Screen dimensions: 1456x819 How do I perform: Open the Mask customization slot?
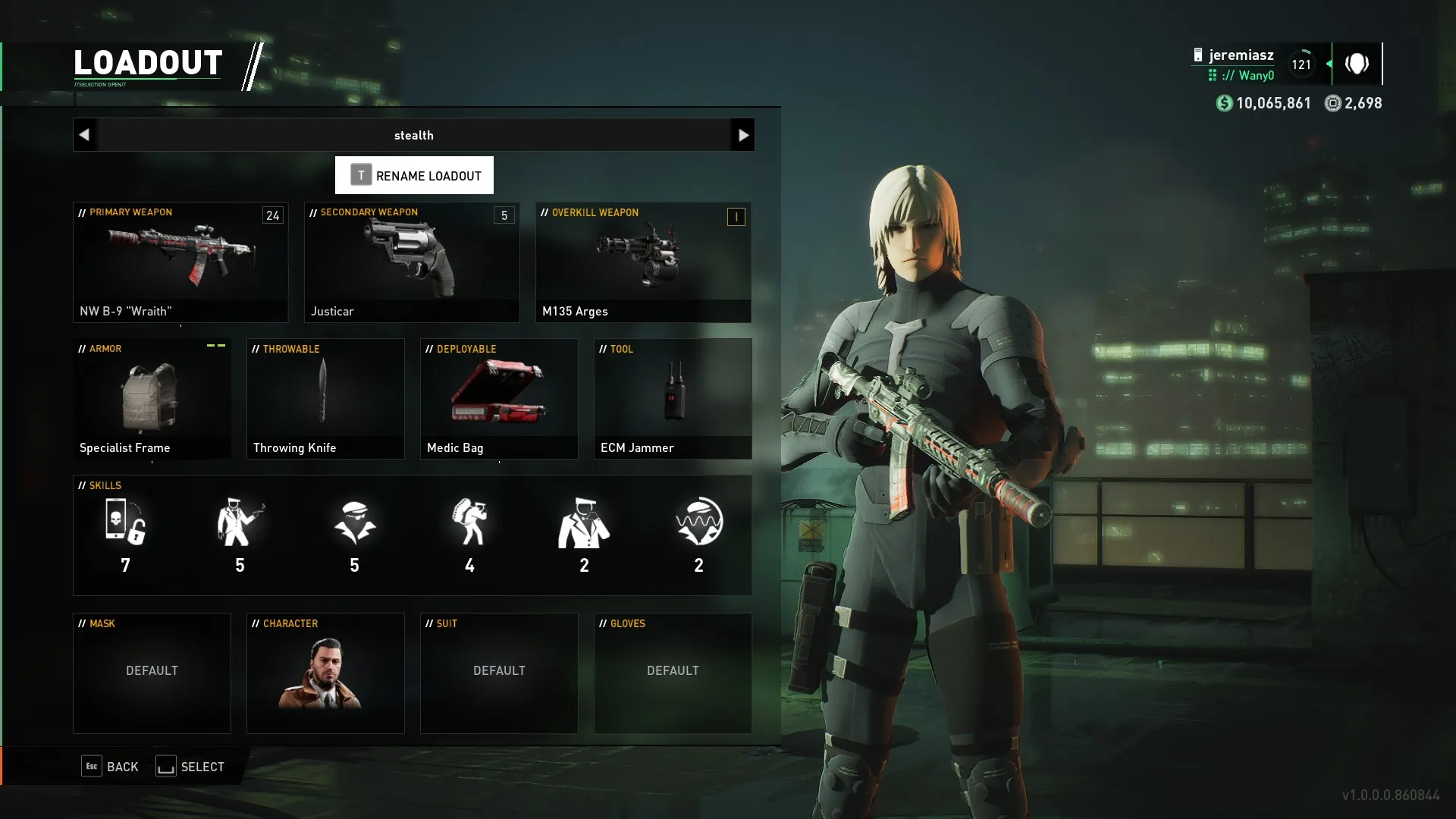coord(152,673)
